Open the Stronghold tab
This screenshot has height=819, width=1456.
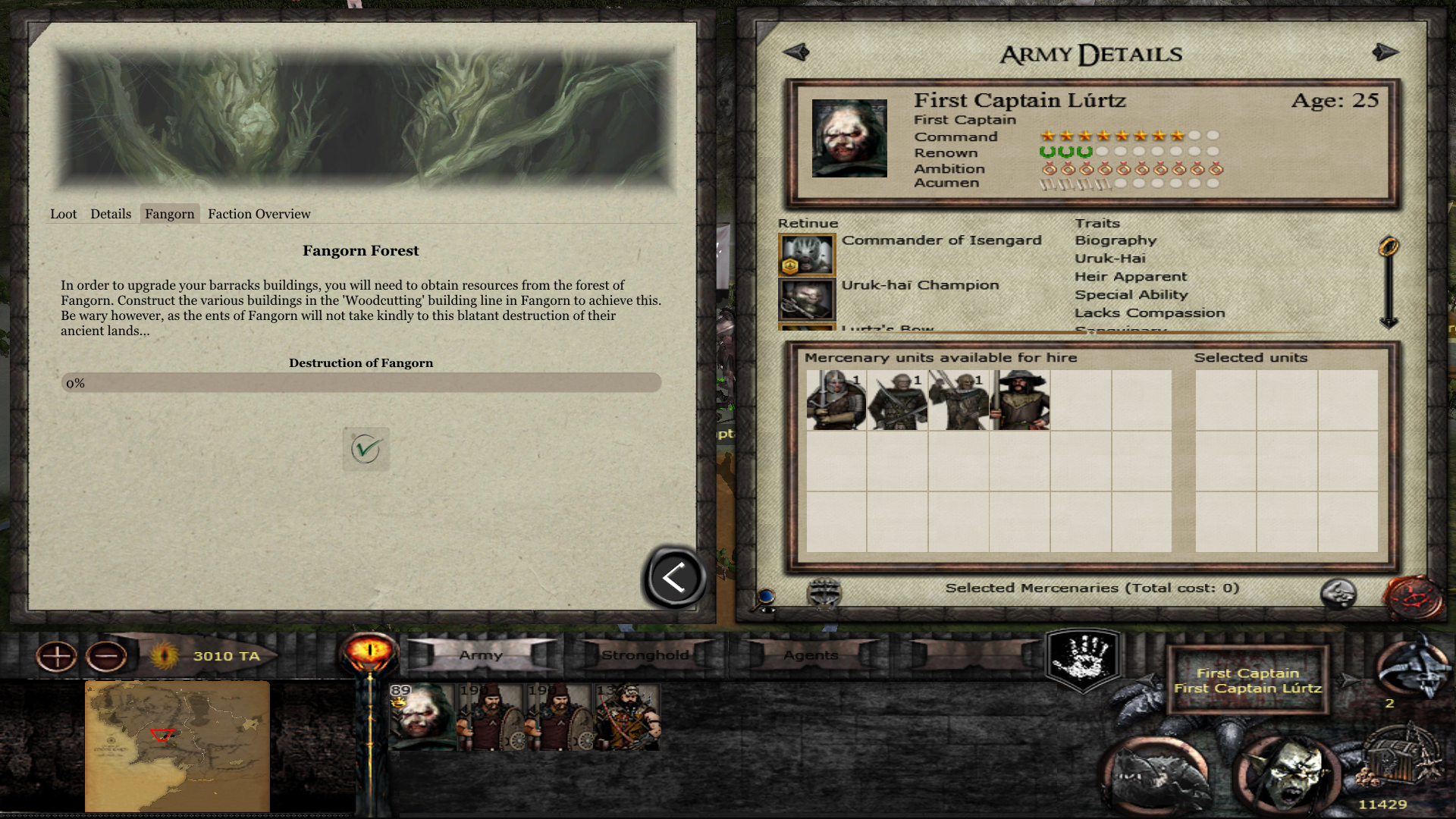645,655
